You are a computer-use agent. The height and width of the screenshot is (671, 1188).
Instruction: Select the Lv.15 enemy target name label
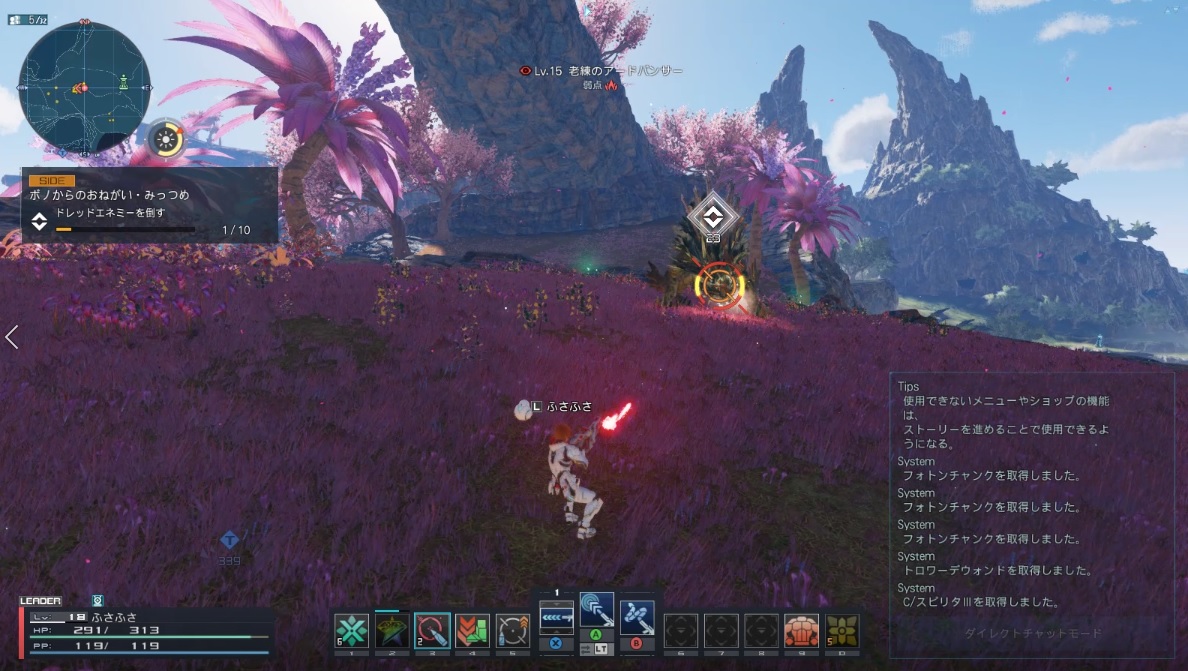602,71
